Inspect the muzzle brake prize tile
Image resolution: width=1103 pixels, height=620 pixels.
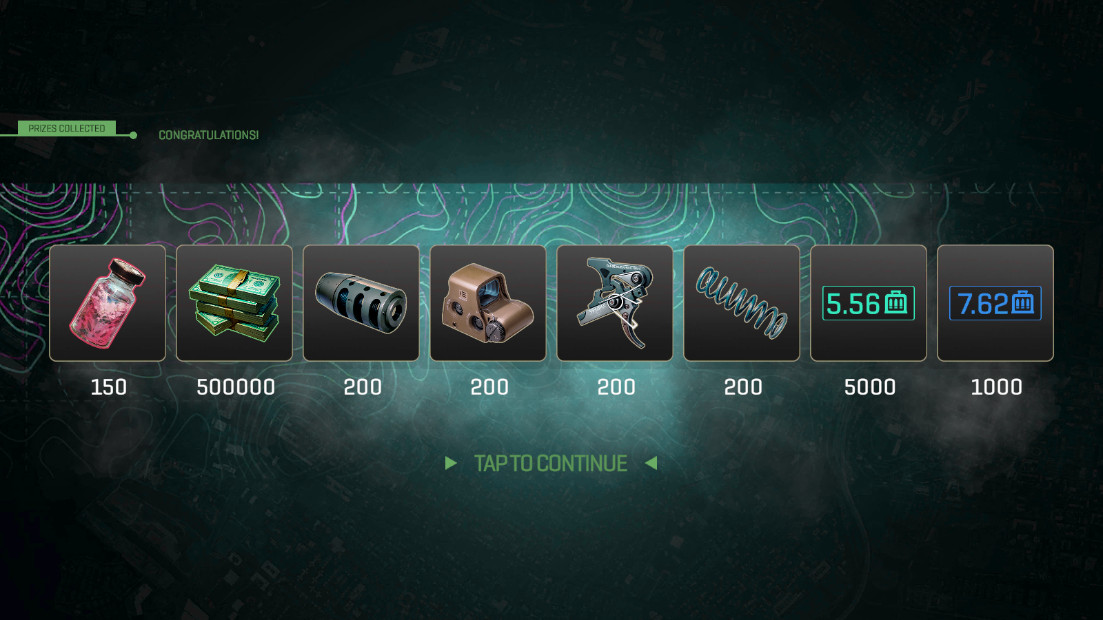[362, 303]
